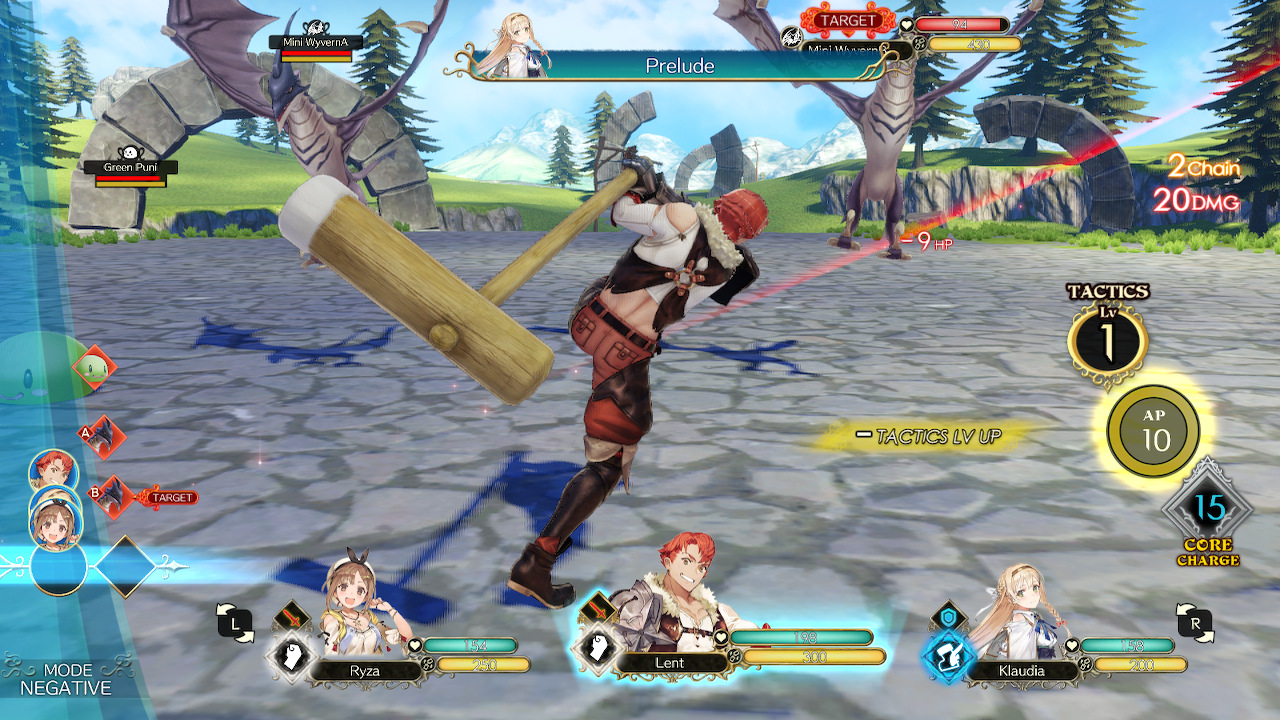Image resolution: width=1280 pixels, height=720 pixels.
Task: Click the Prelude song title banner
Action: (x=678, y=67)
